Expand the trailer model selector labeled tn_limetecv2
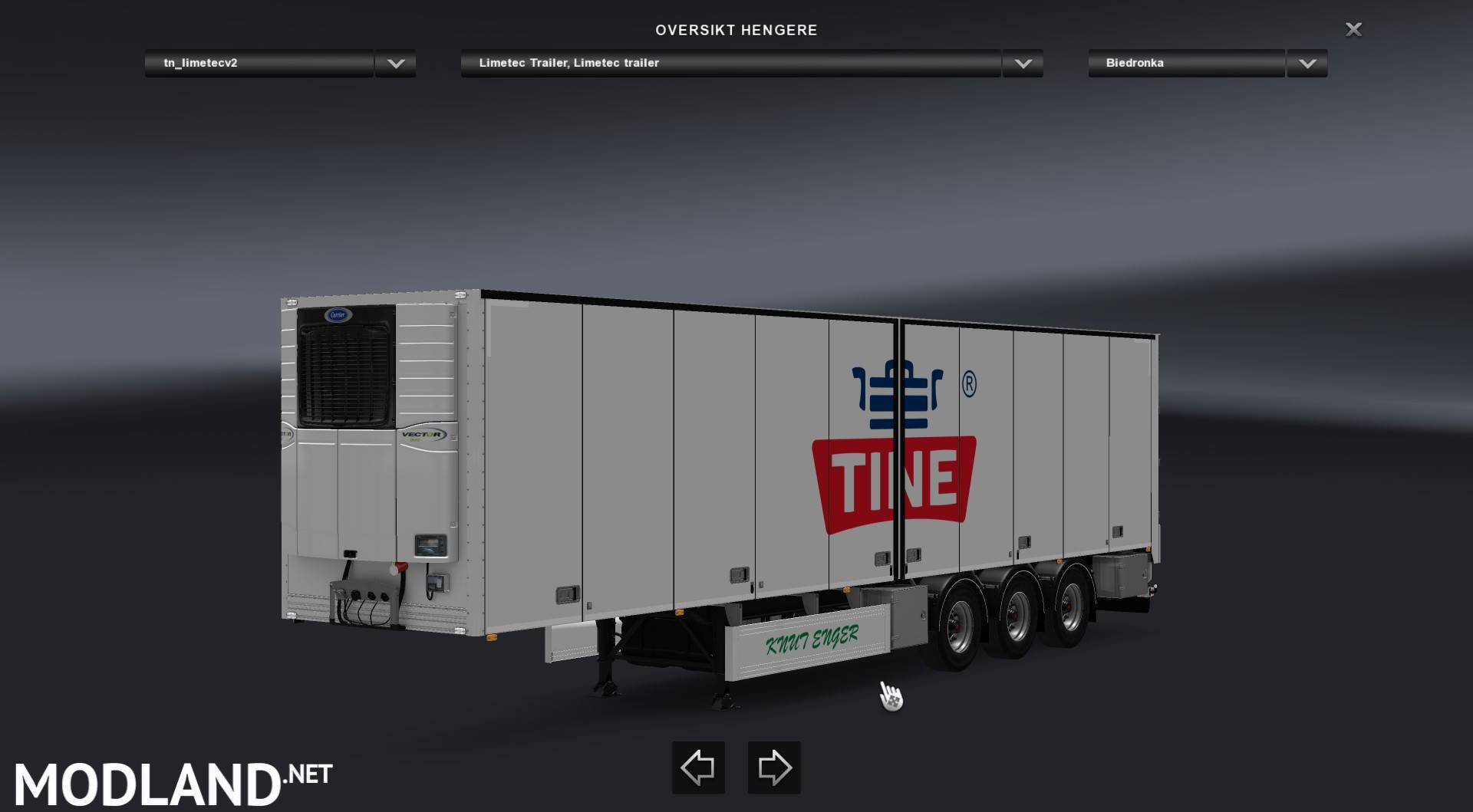Screen dimensions: 1473x812 point(261,64)
